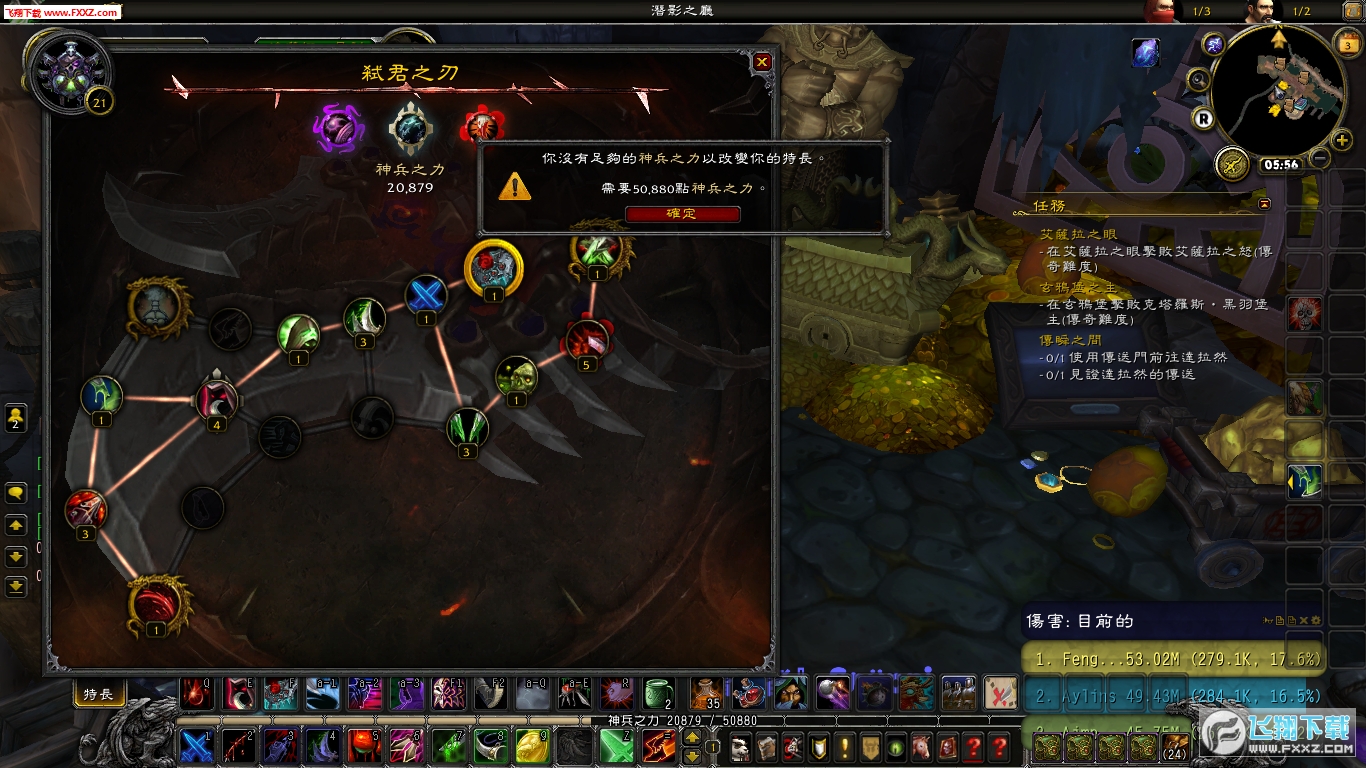1366x768 pixels.
Task: Open the order hall report round button
Action: [x=1233, y=163]
